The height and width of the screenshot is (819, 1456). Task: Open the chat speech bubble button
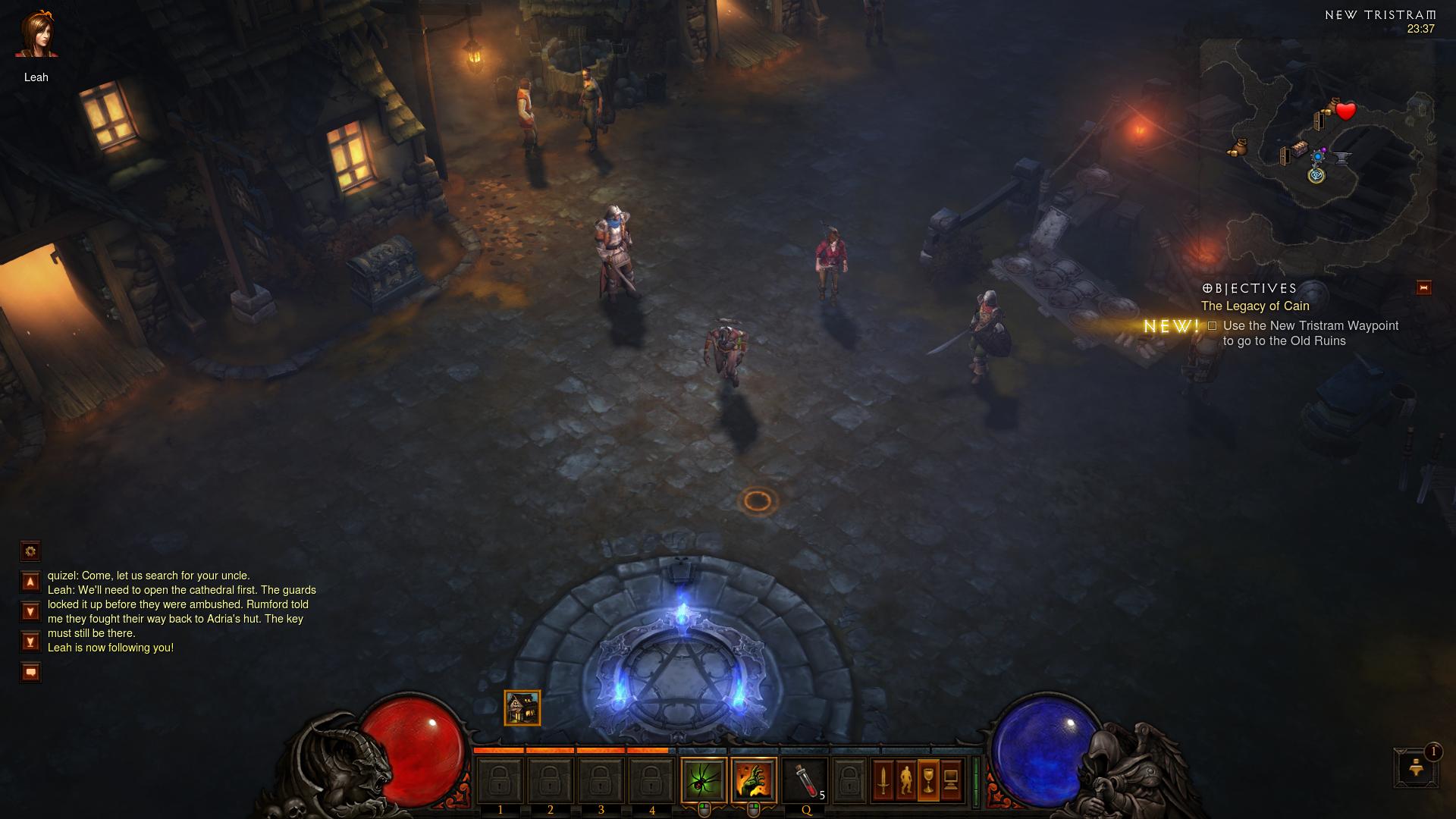30,672
